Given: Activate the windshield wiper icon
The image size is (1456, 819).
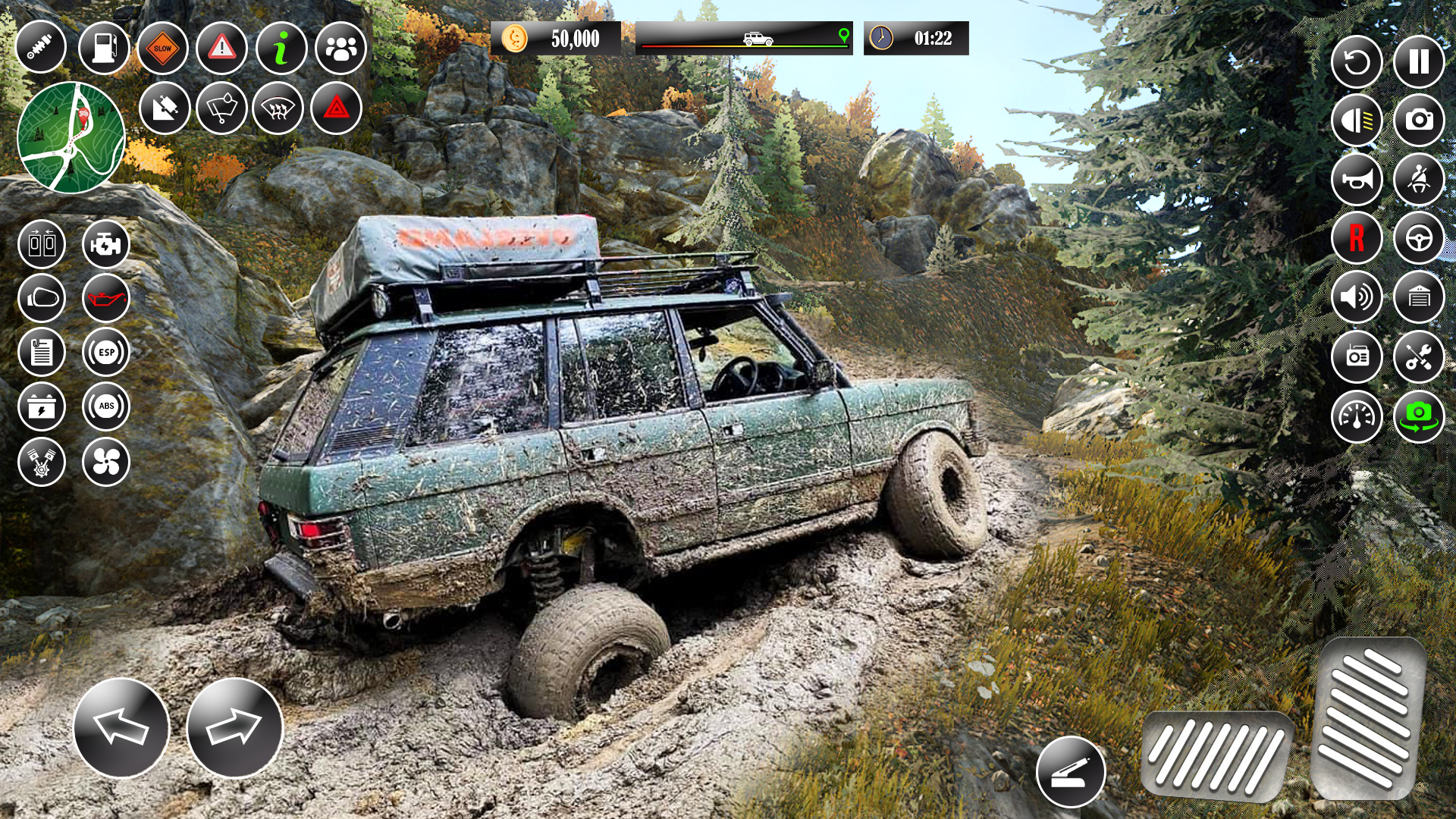Looking at the screenshot, I should [x=220, y=109].
